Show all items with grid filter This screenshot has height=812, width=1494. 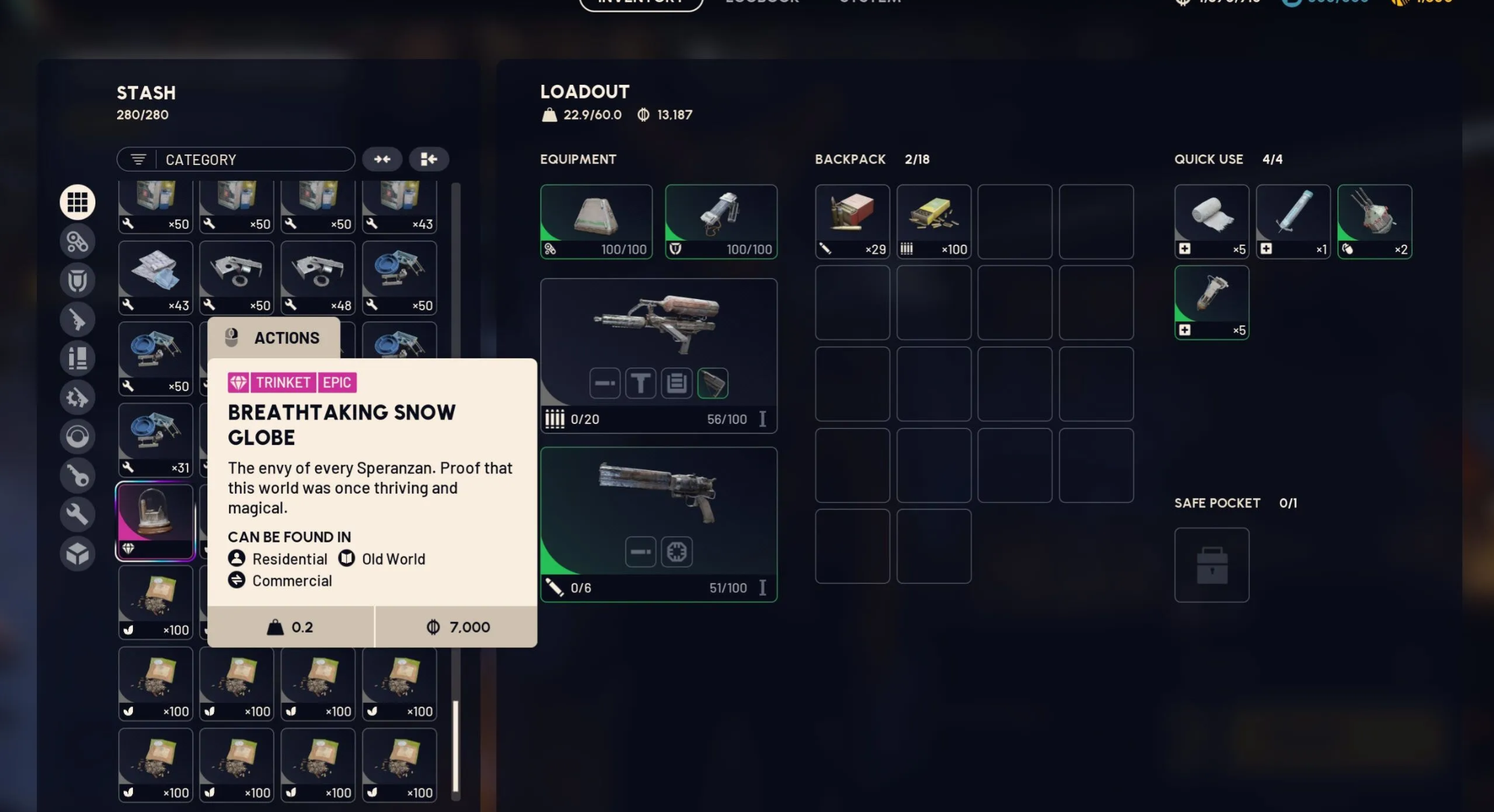(x=78, y=202)
